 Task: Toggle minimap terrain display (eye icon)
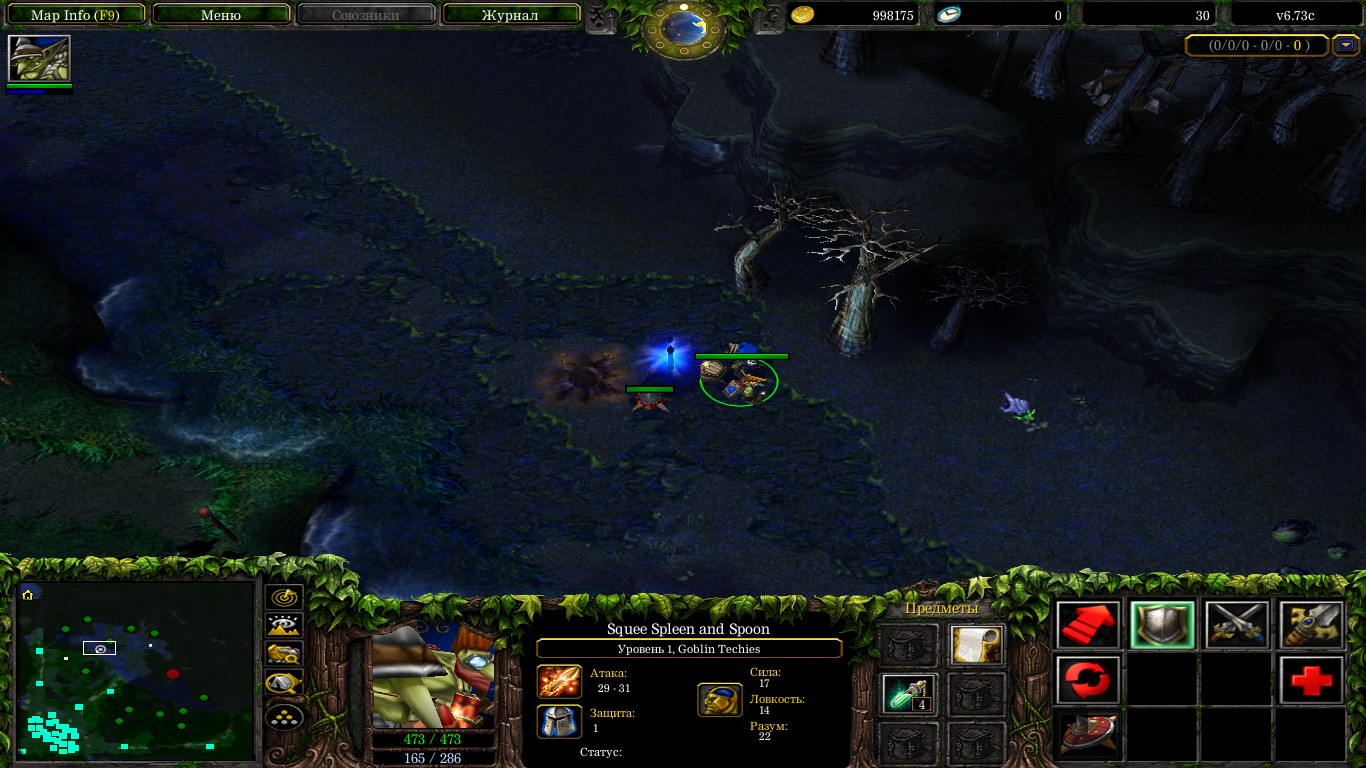[x=285, y=626]
